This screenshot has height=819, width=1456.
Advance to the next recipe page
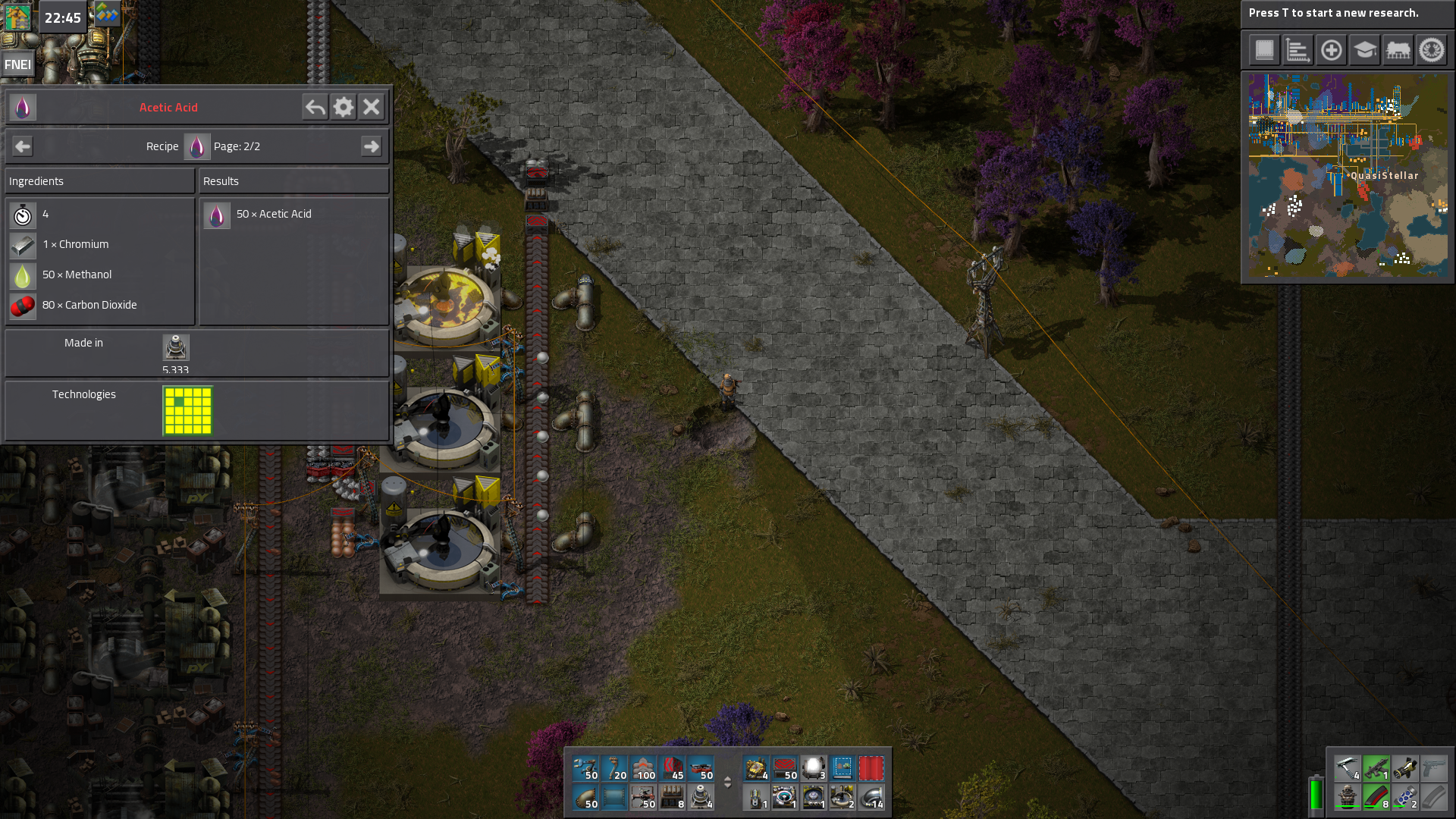click(x=371, y=146)
